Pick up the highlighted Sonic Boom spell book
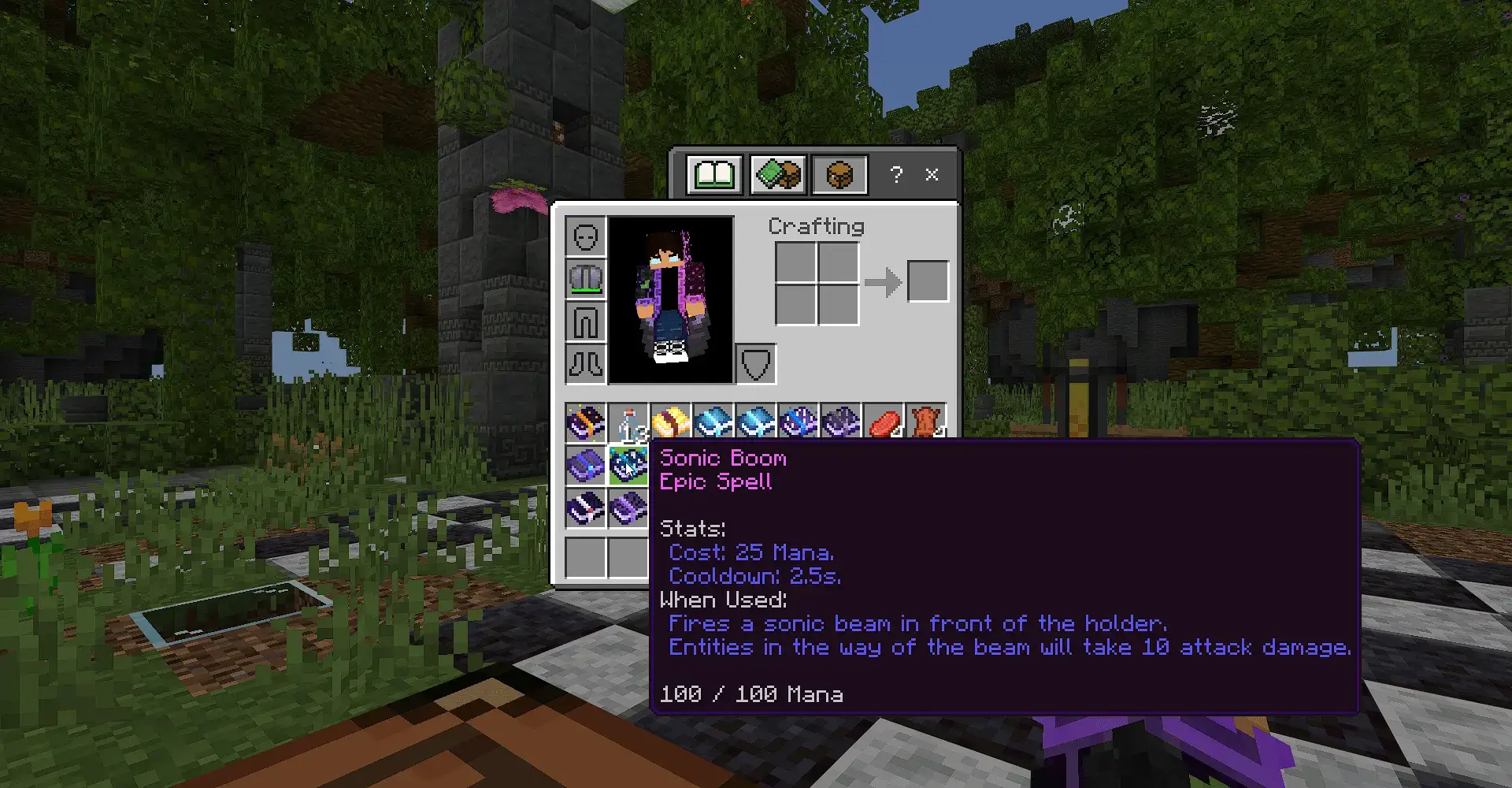Viewport: 1512px width, 788px height. click(x=628, y=466)
